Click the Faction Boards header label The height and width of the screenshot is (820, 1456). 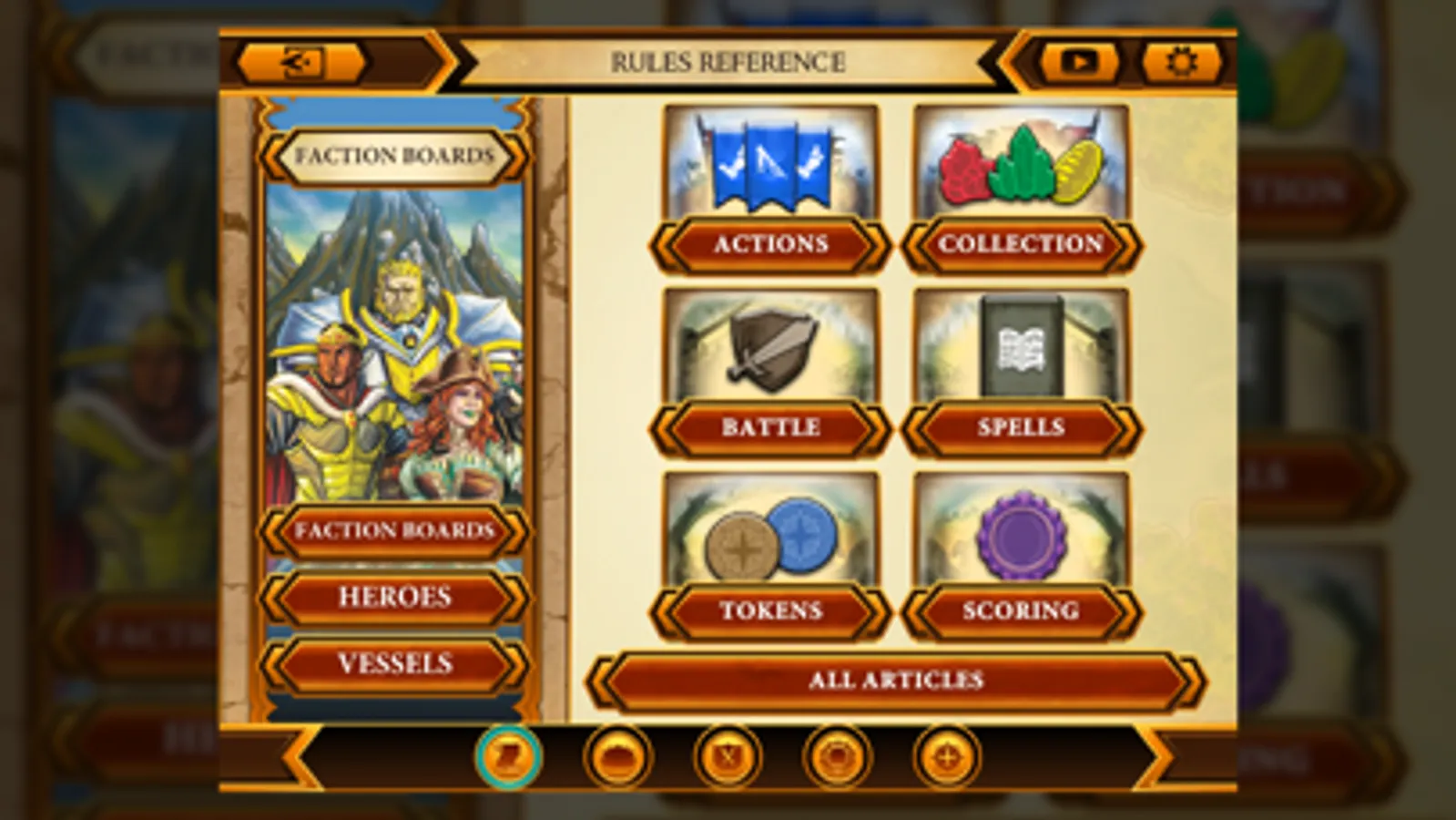394,155
